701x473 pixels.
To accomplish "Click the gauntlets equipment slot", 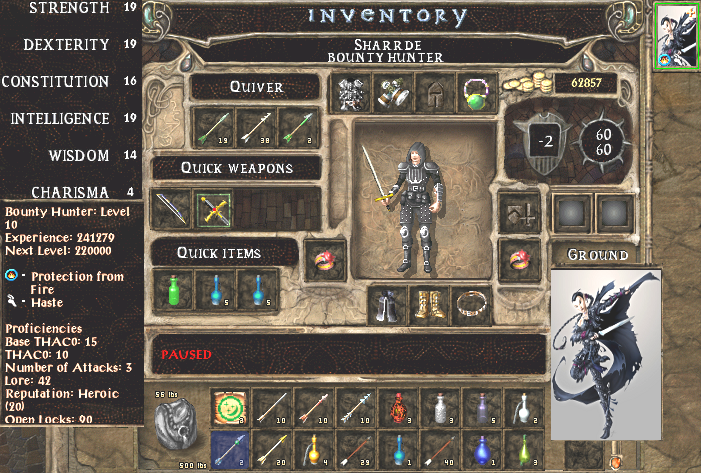I will [x=390, y=92].
